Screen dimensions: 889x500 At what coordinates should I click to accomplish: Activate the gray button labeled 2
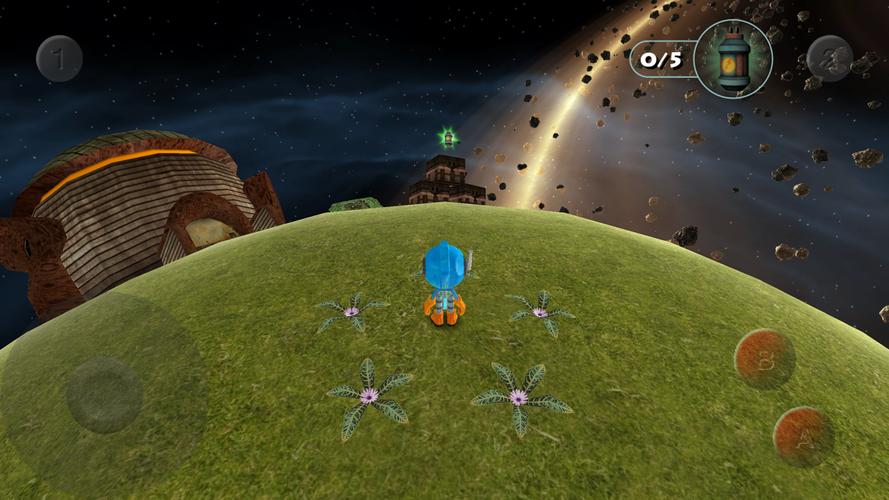[x=829, y=59]
